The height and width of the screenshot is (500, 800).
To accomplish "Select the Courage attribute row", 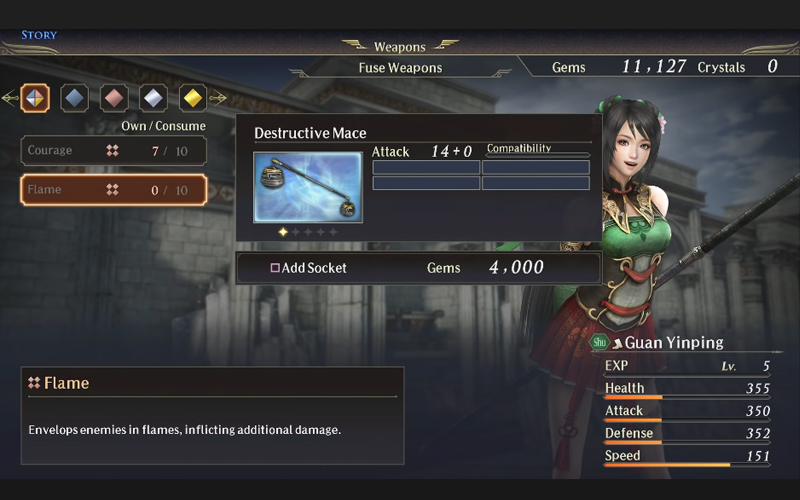I will [114, 150].
